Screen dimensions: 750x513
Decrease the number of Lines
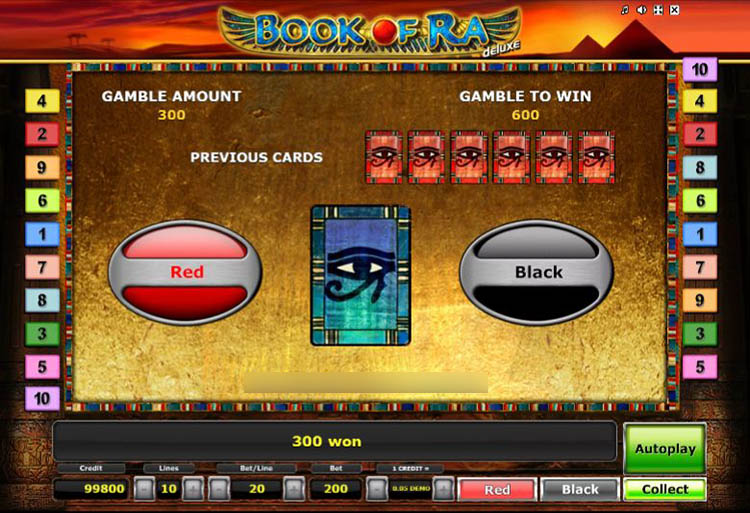tap(144, 490)
